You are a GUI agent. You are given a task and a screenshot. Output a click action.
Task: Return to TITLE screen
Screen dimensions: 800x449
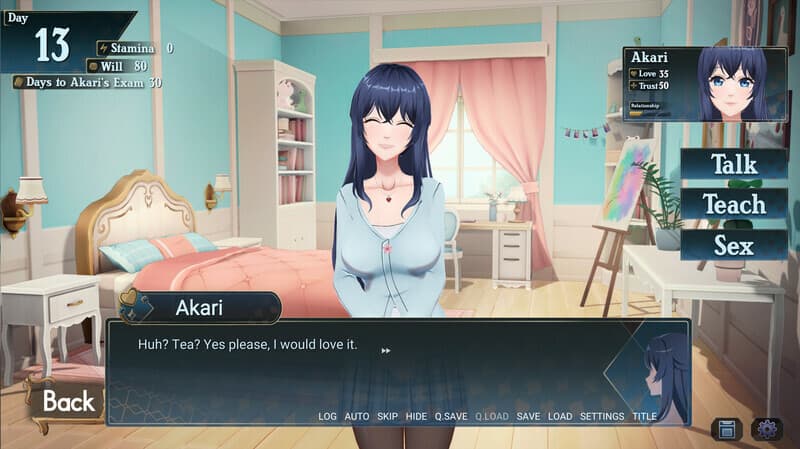coord(645,416)
